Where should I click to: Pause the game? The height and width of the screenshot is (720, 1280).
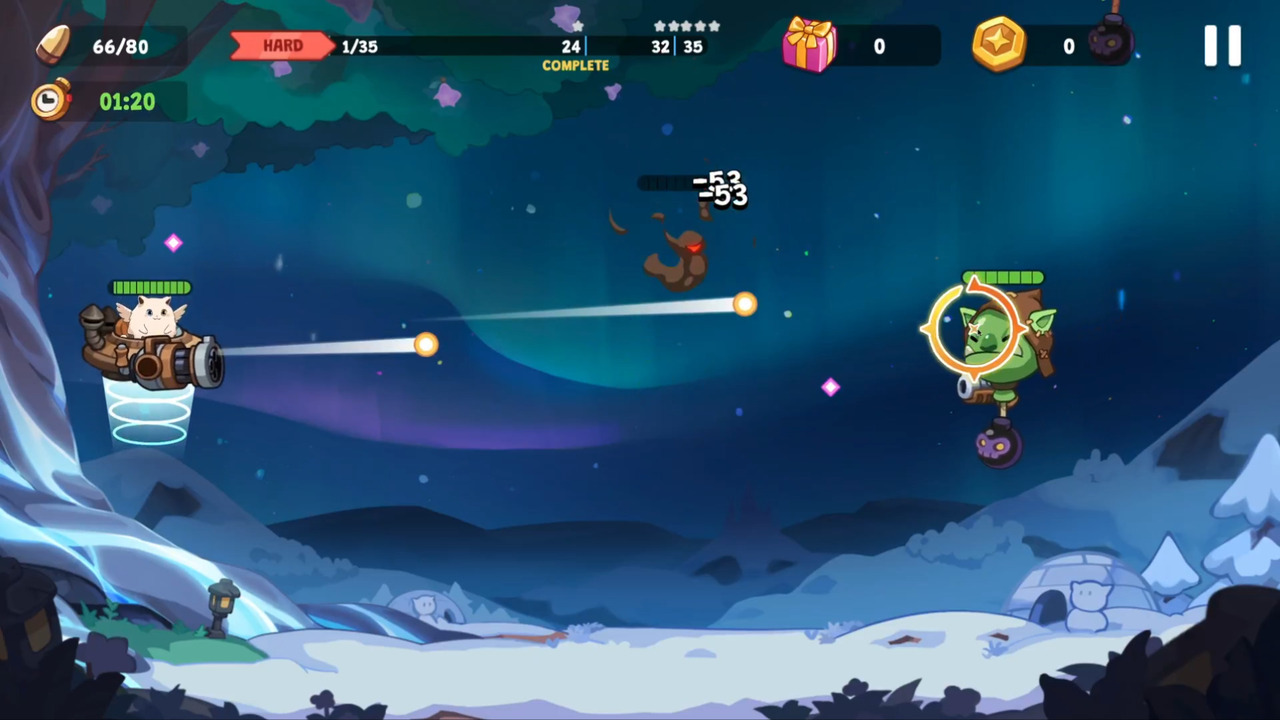[1222, 44]
